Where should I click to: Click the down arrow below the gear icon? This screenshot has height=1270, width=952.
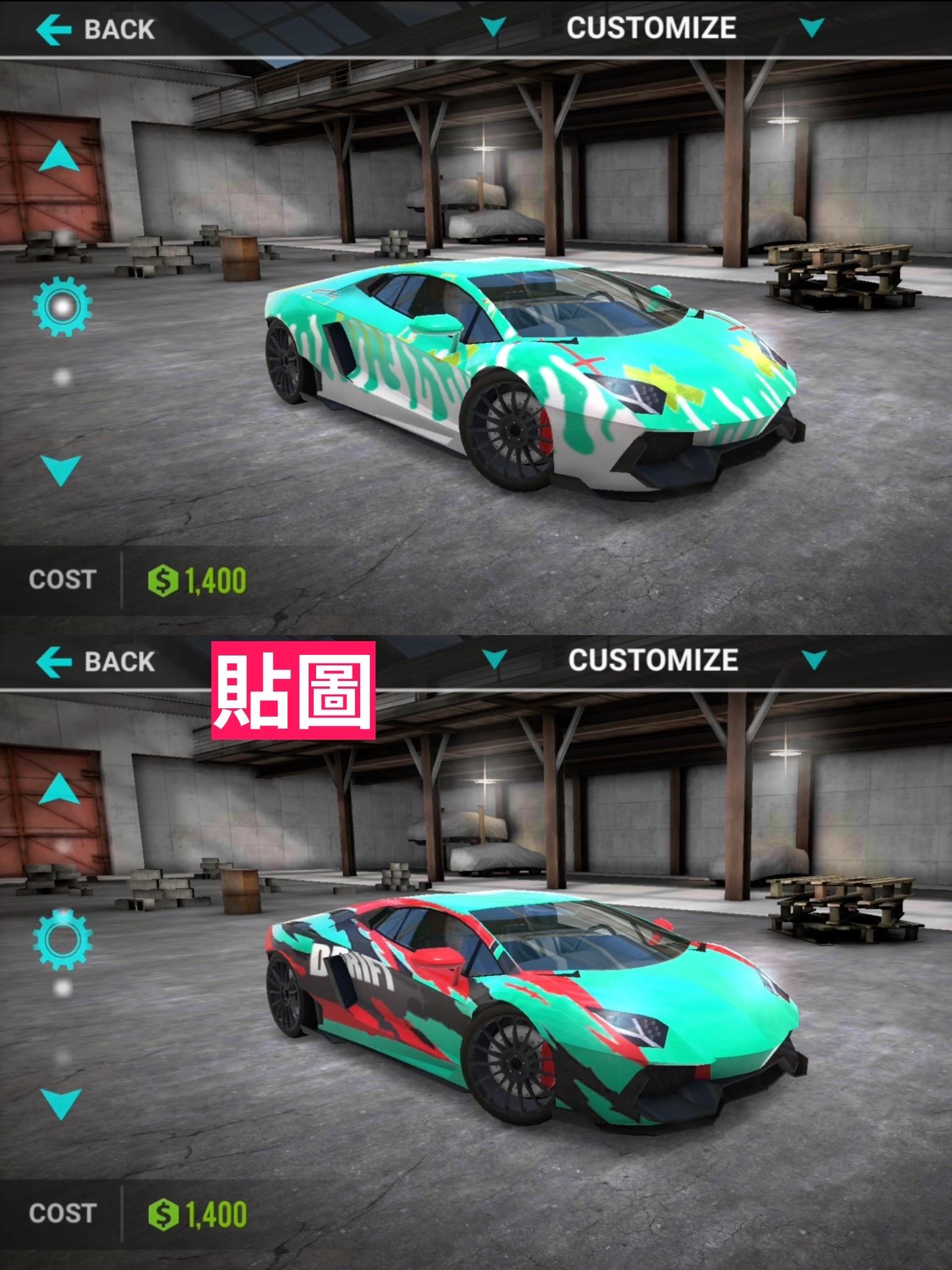(60, 473)
